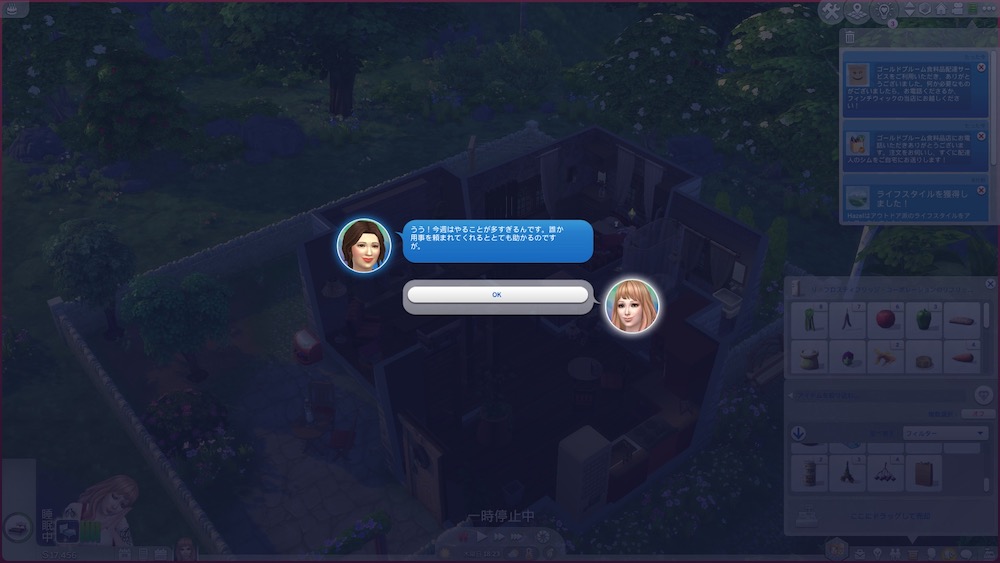This screenshot has width=1000, height=563.
Task: Open the フィルター filter dropdown
Action: coord(944,433)
